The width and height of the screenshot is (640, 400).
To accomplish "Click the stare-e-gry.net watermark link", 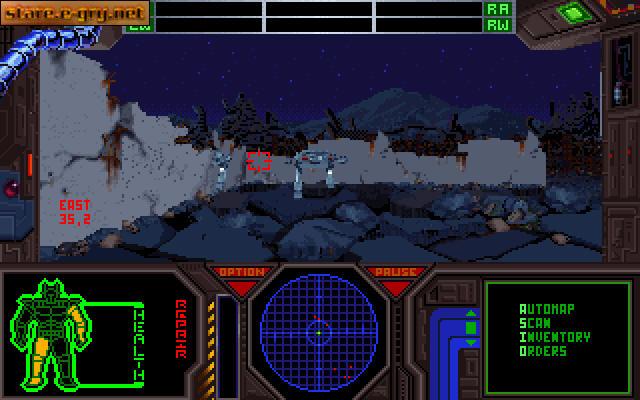I will [61, 13].
